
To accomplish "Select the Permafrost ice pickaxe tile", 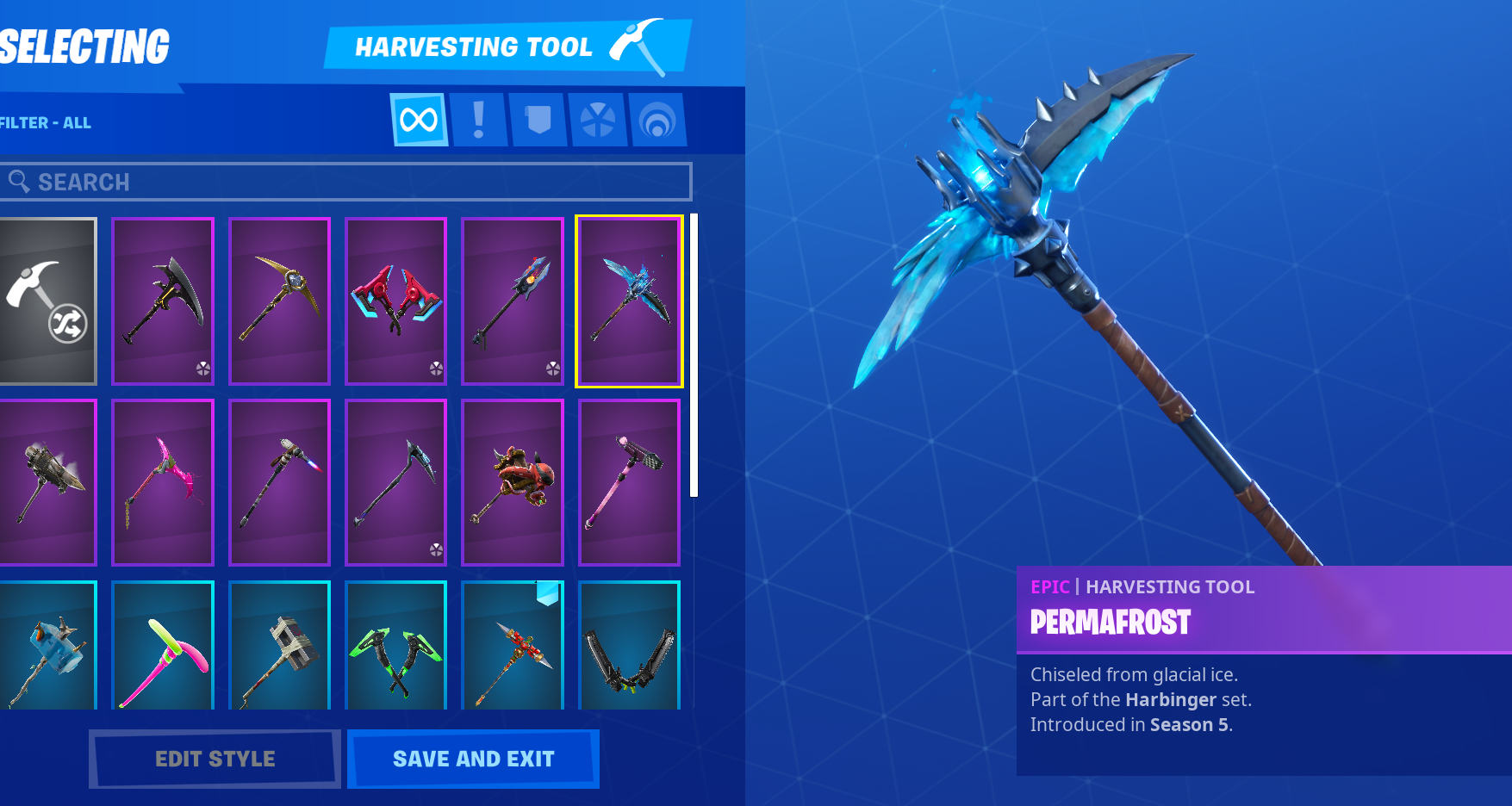I will (x=629, y=301).
